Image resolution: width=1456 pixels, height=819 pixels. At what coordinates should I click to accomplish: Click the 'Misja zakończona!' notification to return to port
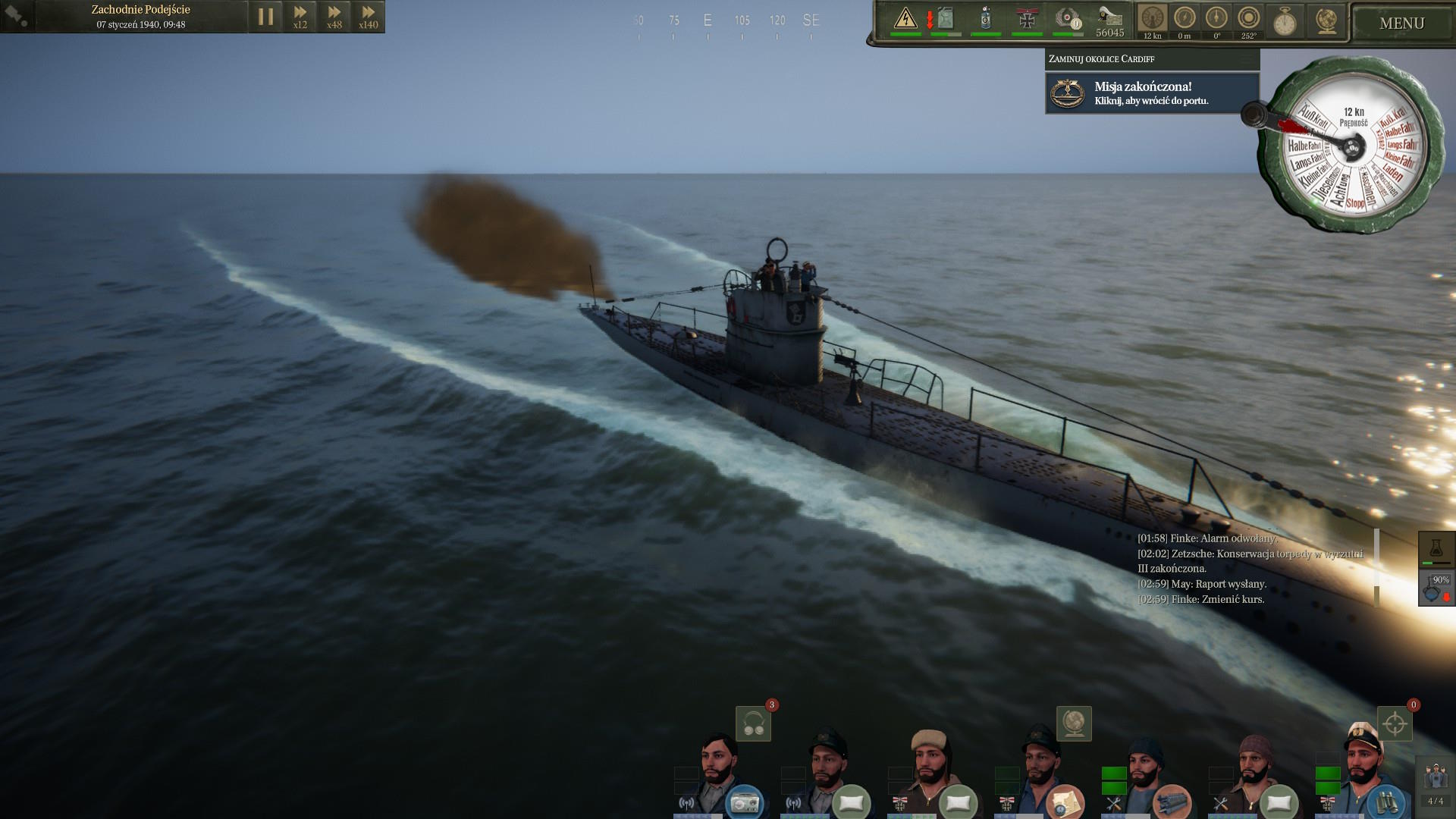click(x=1152, y=93)
